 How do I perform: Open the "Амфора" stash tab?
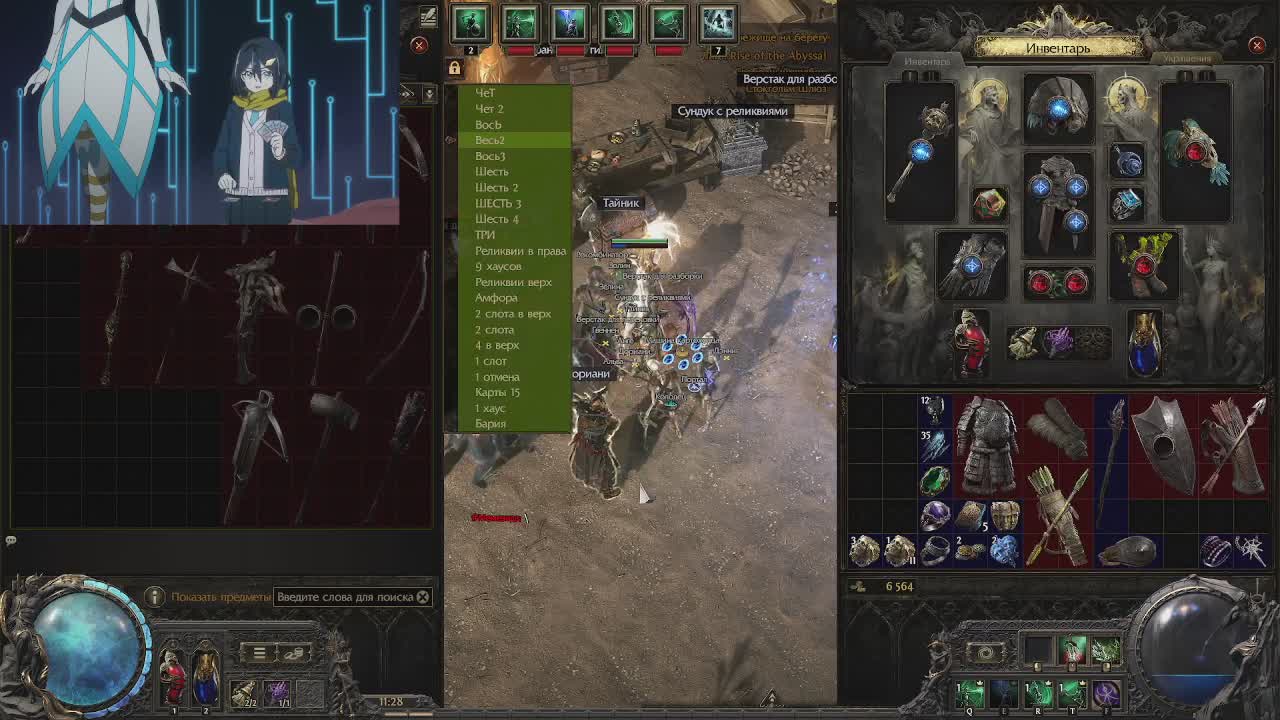(x=496, y=298)
